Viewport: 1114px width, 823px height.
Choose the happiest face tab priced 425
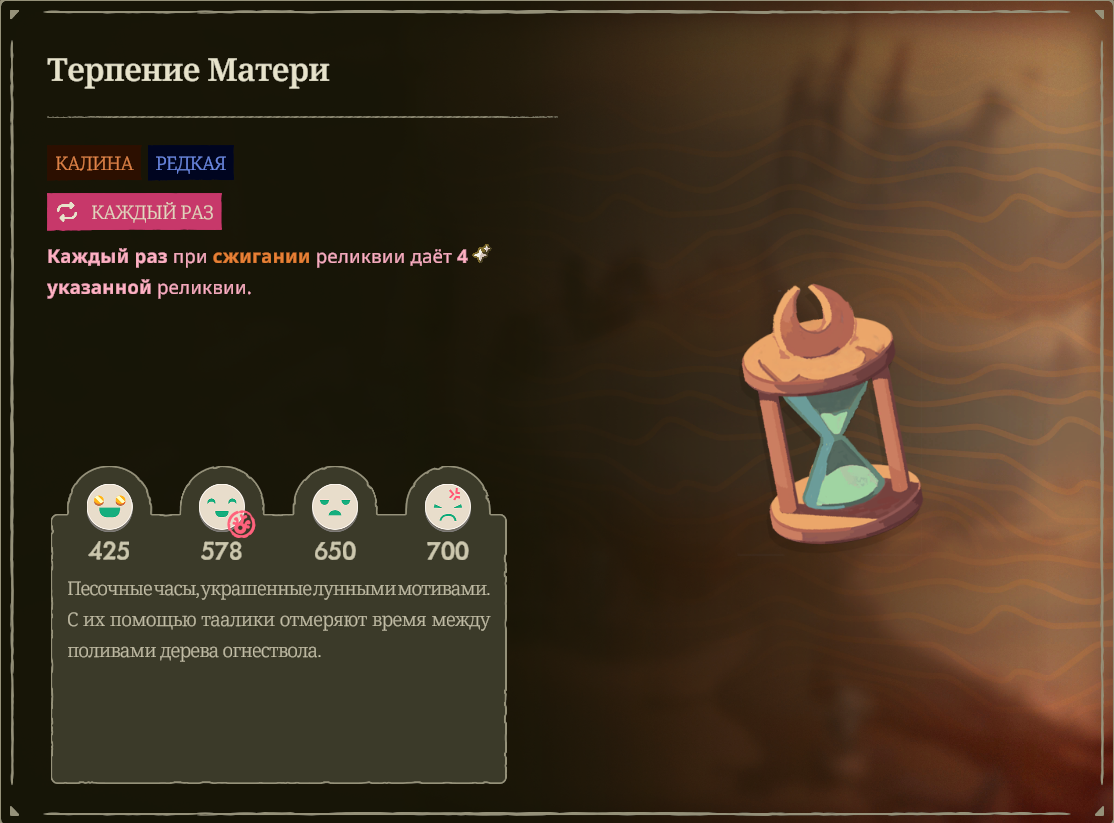tap(109, 508)
